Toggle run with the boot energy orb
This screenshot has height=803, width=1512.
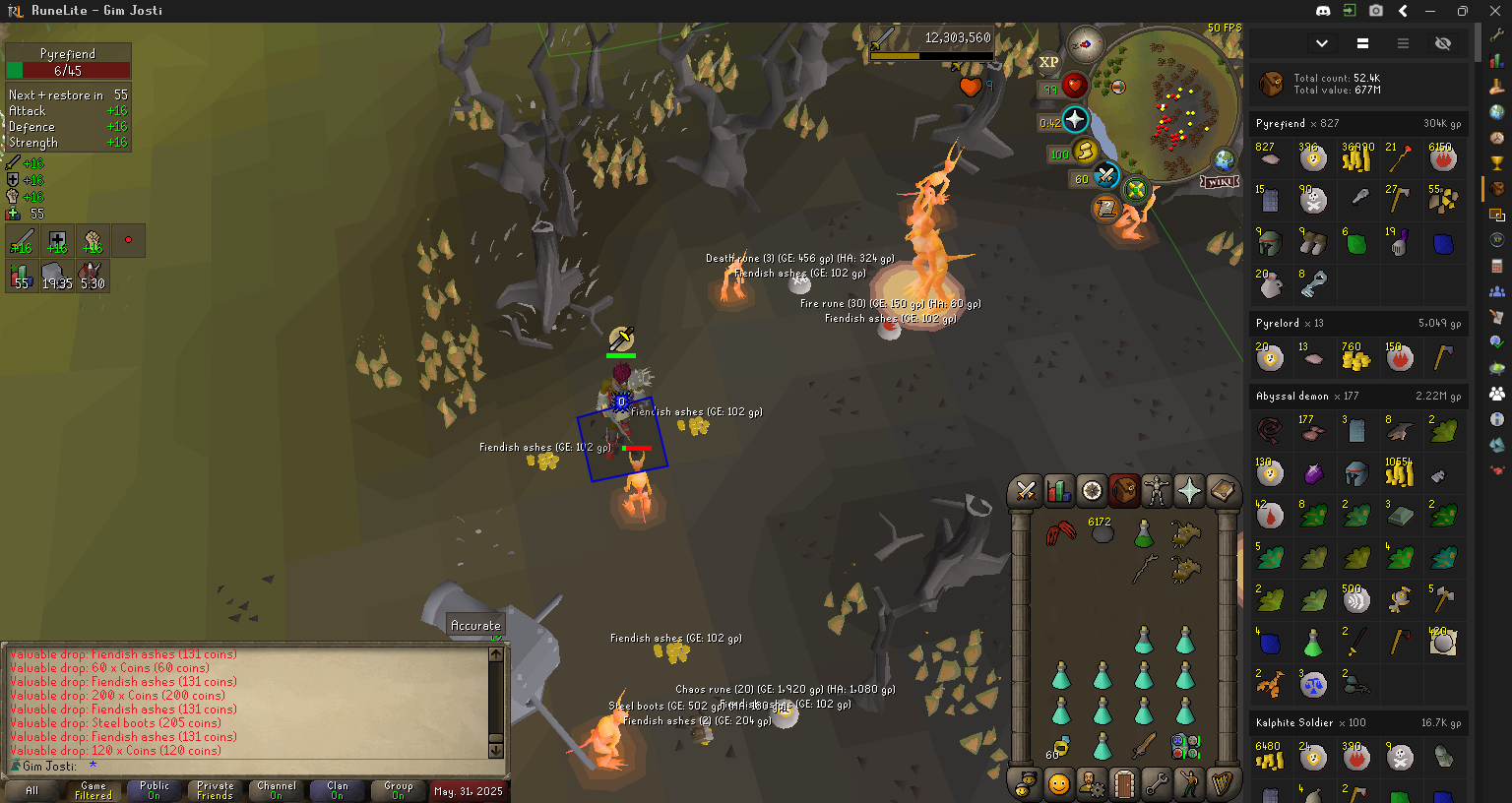[1085, 151]
